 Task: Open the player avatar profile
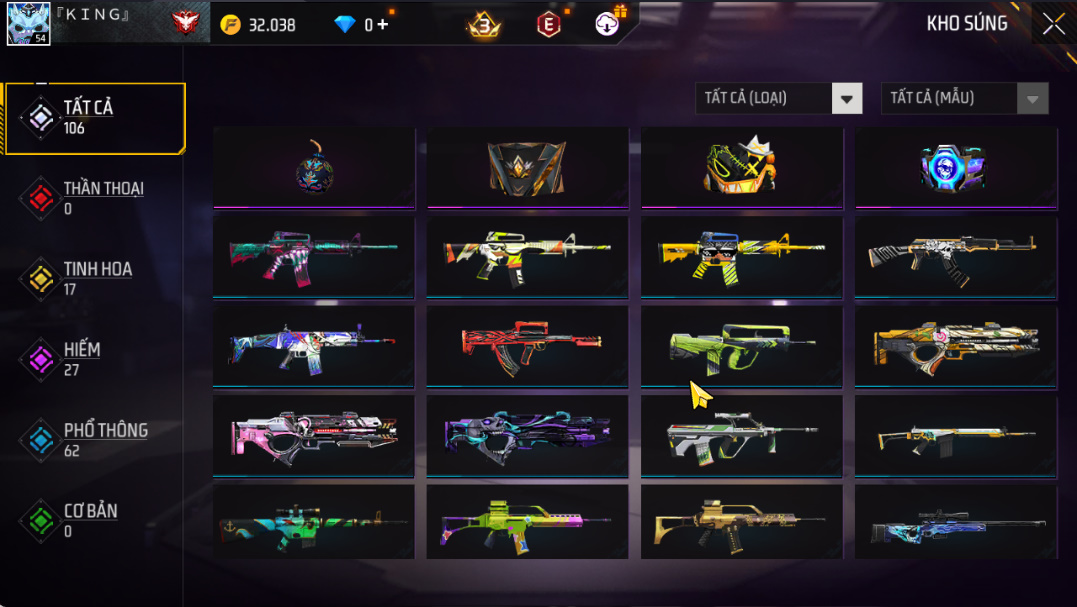28,23
